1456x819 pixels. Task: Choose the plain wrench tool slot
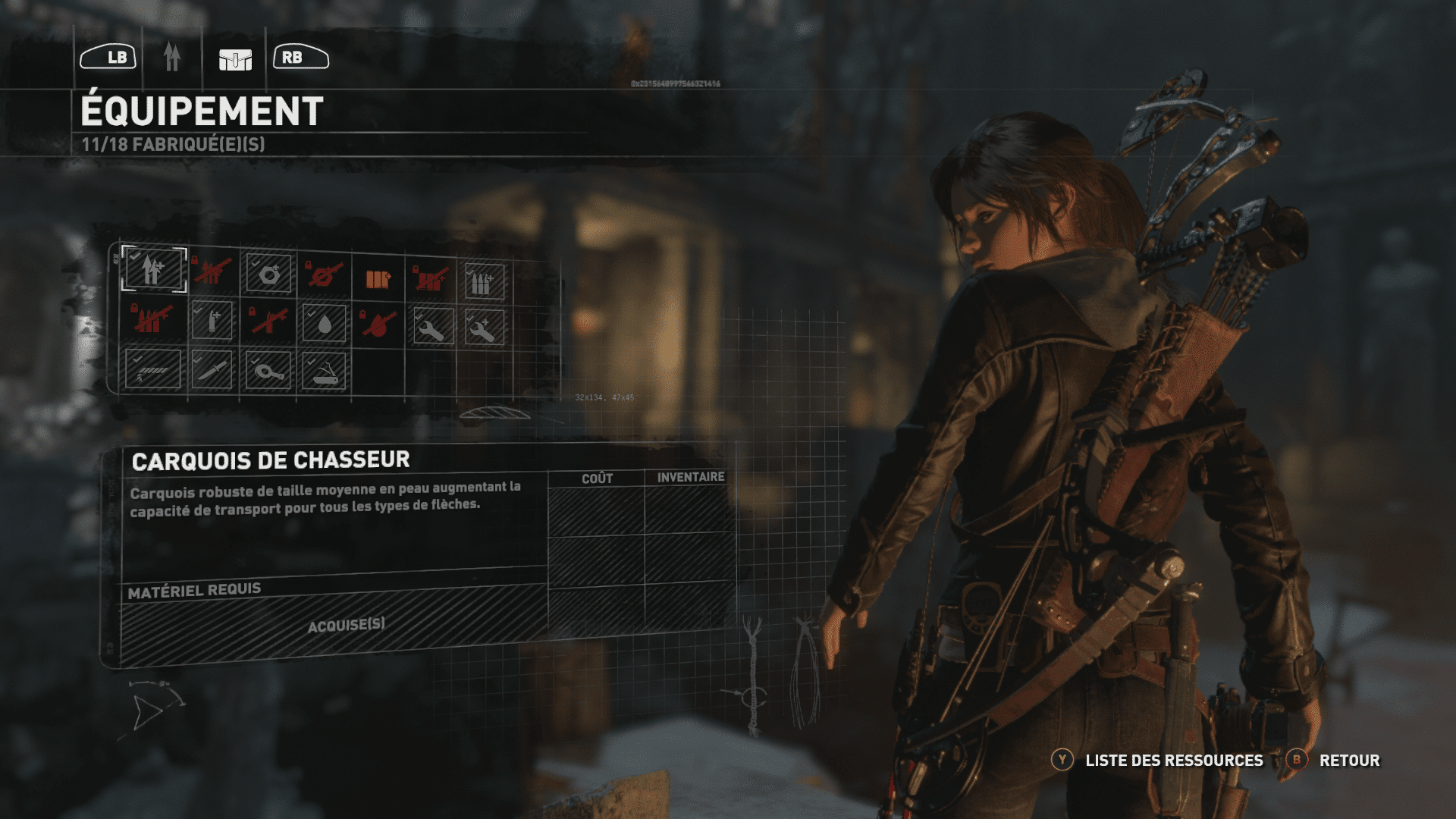pos(434,327)
